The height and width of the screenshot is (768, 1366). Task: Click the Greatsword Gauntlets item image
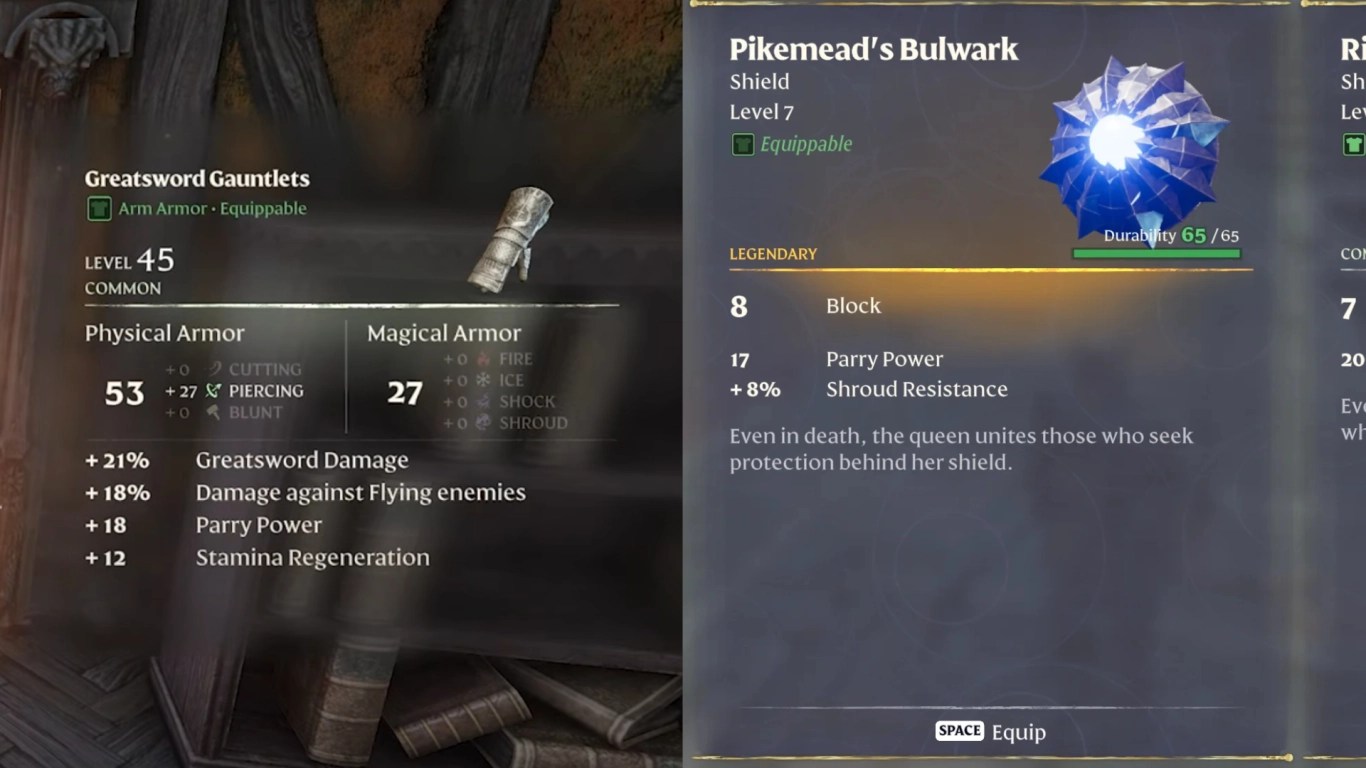point(510,240)
